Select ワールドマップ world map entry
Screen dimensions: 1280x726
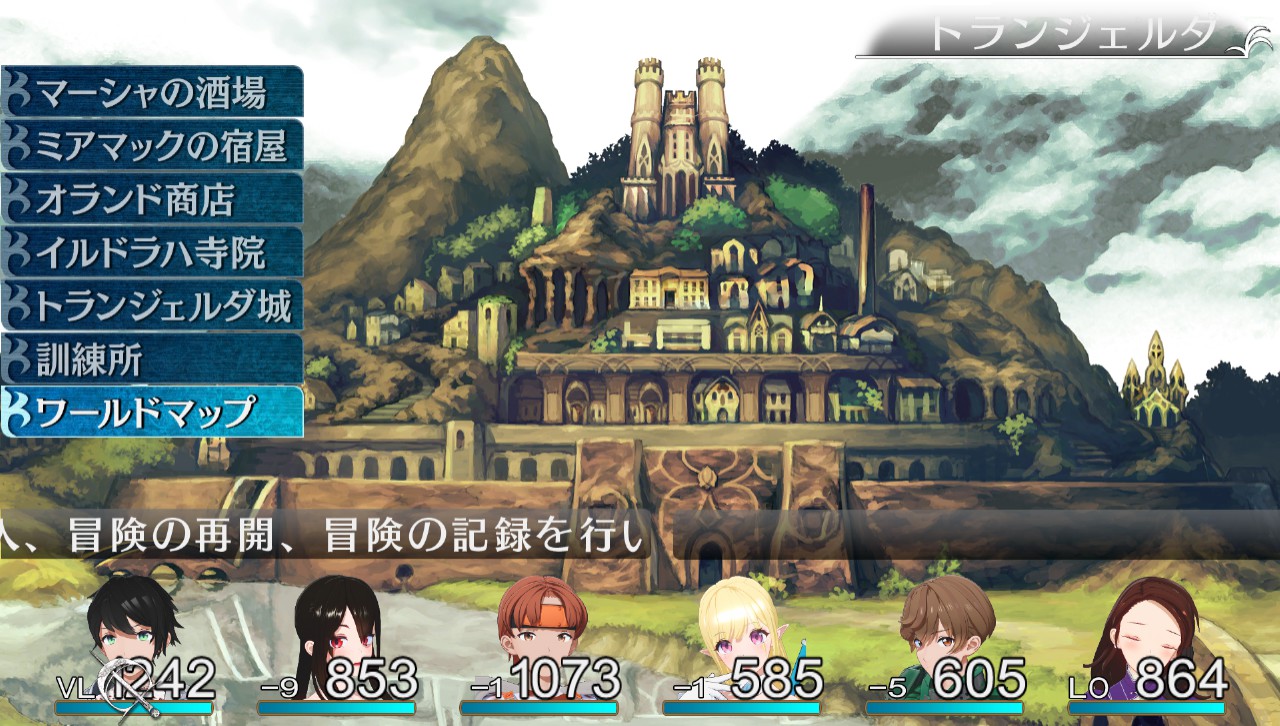(152, 412)
